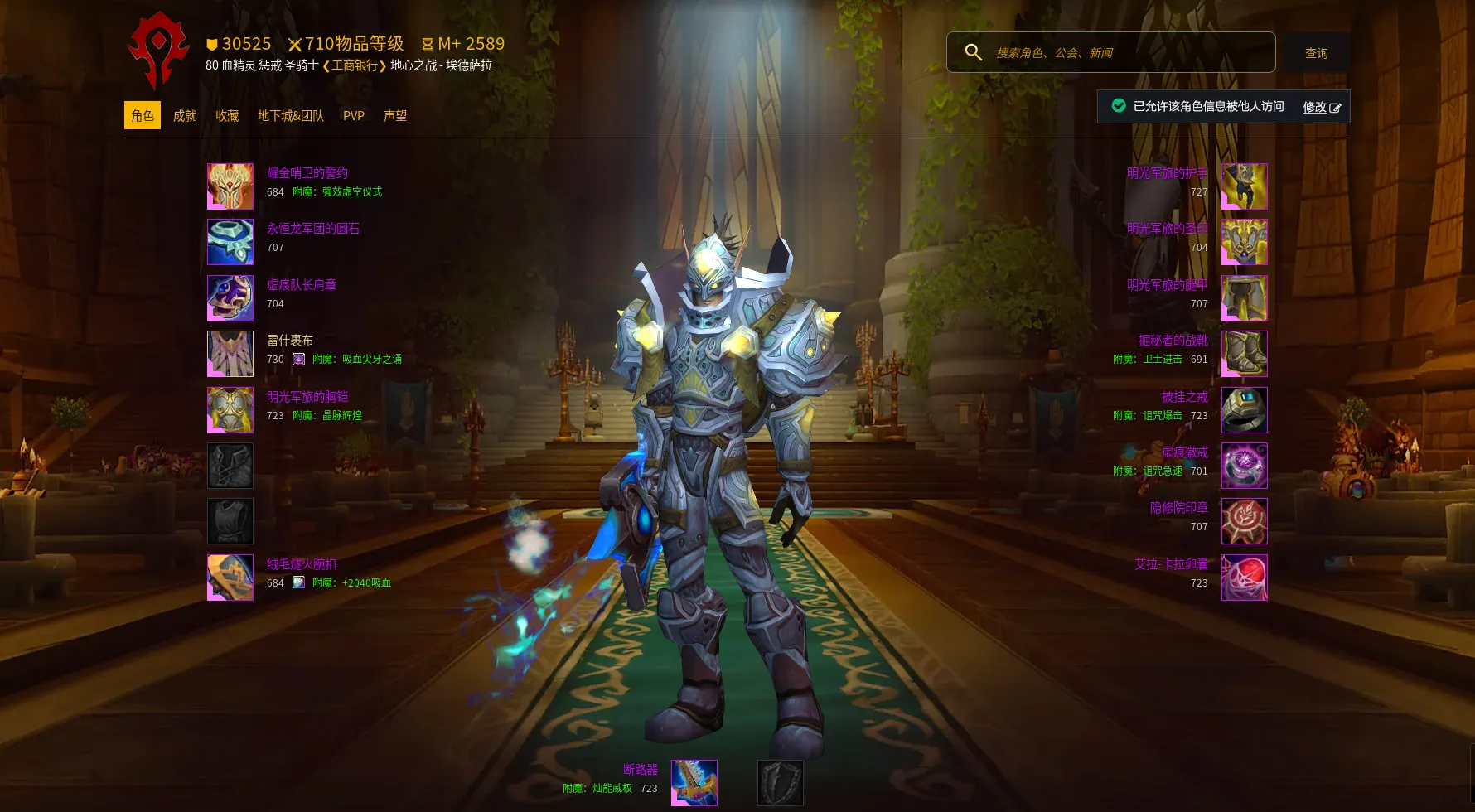This screenshot has height=812, width=1475.
Task: Inspect the 掘秘者的战靴 boots icon
Action: click(1244, 354)
